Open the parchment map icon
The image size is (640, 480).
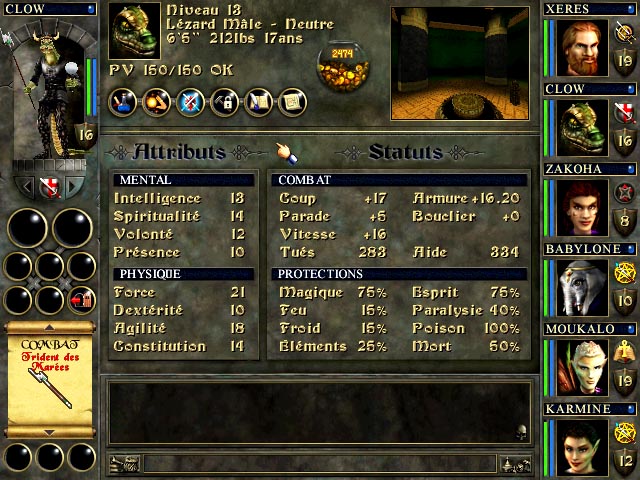(292, 101)
